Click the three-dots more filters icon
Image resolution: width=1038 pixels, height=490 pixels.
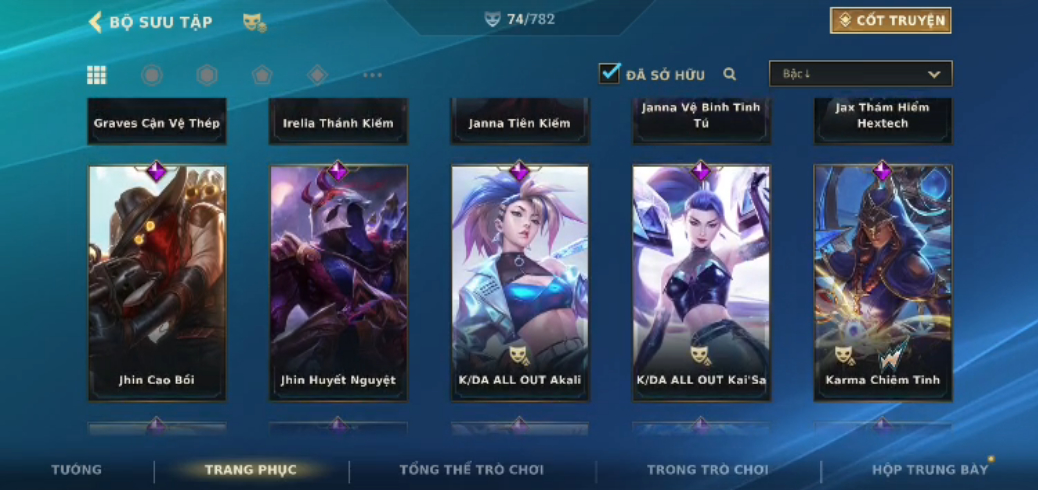372,75
